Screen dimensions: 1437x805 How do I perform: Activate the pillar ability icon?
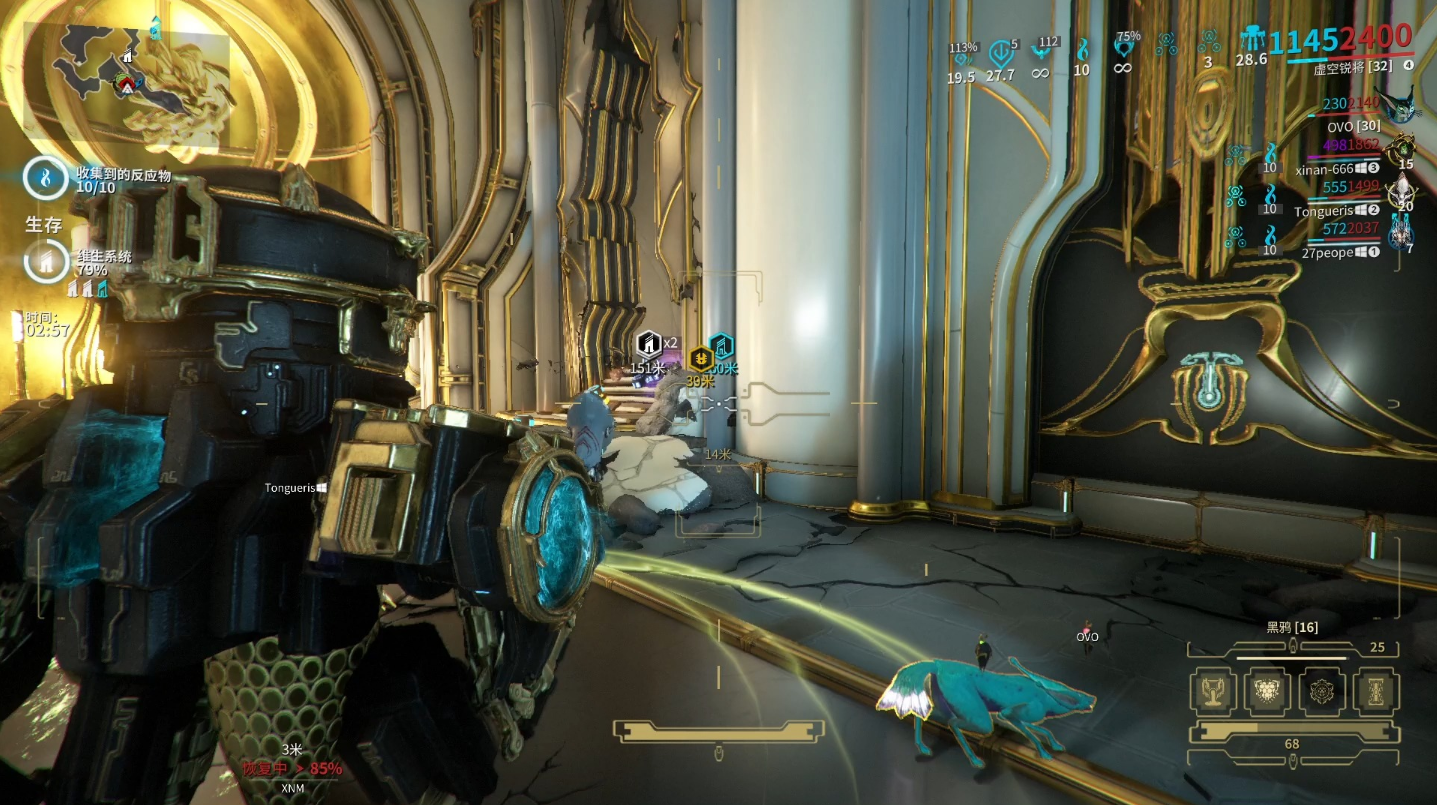coord(1375,691)
